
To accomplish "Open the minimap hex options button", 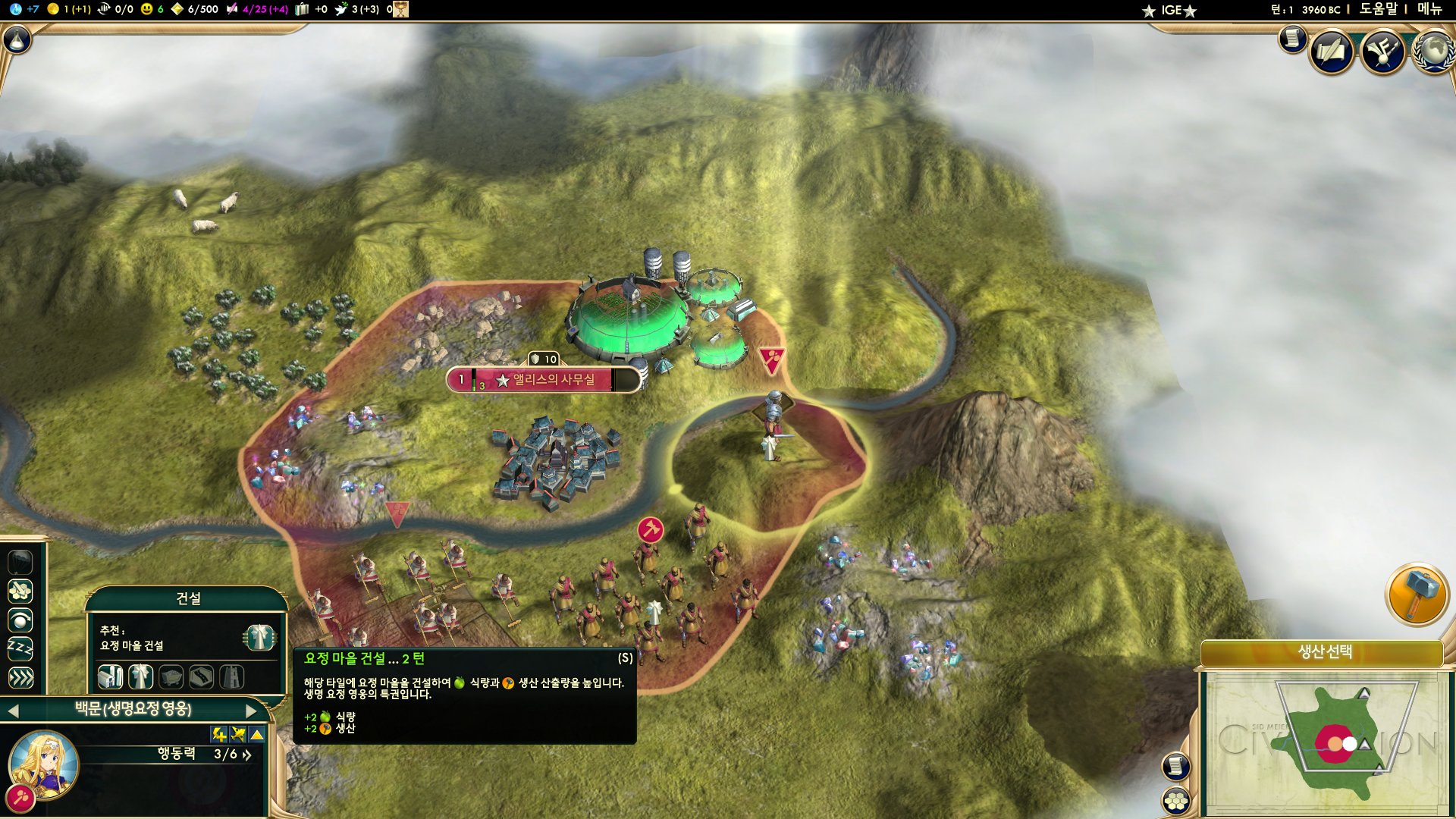I will [1175, 801].
